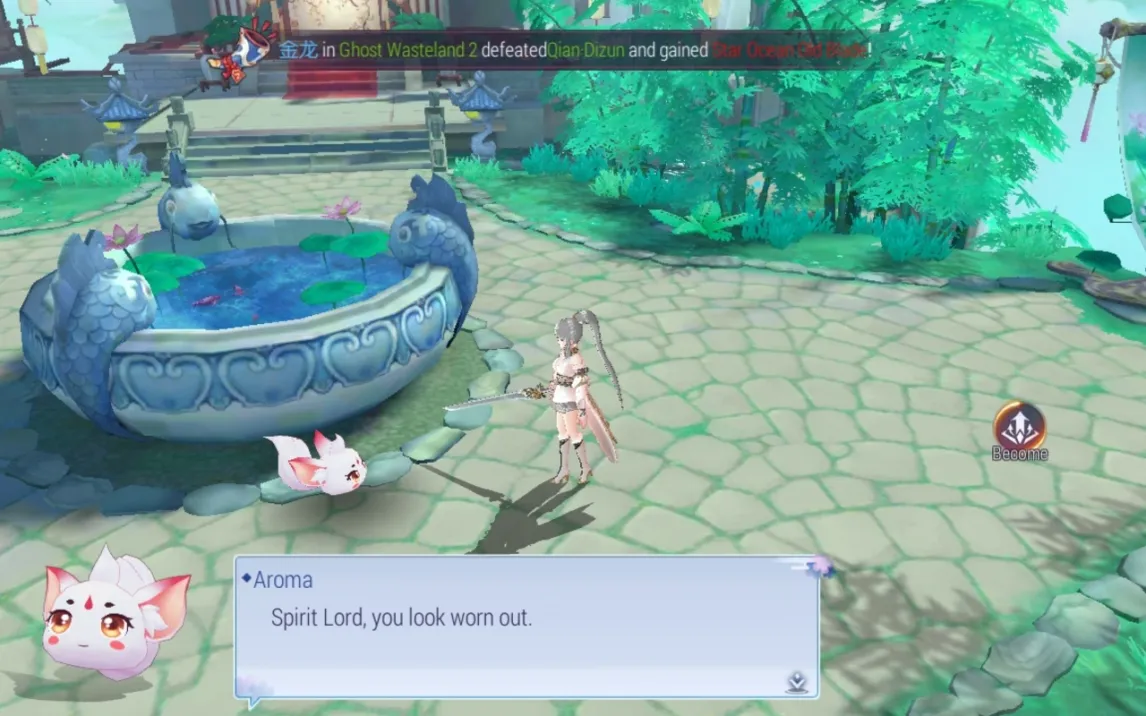Open the Ghost Wasteland 2 announcement banner
The height and width of the screenshot is (716, 1146).
[x=572, y=49]
